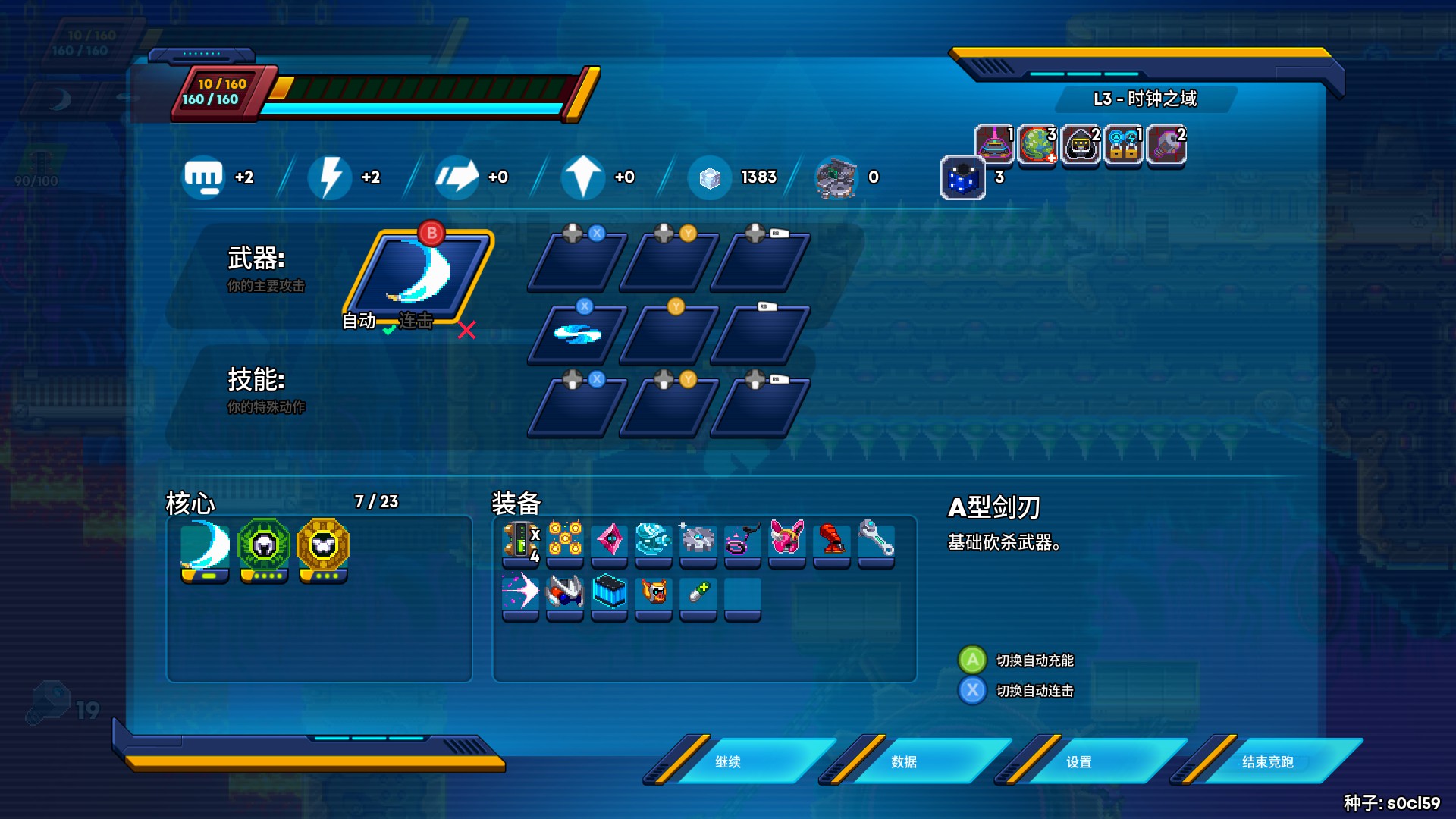This screenshot has width=1456, height=819.
Task: Inspect the twin padlocks modifier icon
Action: (x=1124, y=144)
